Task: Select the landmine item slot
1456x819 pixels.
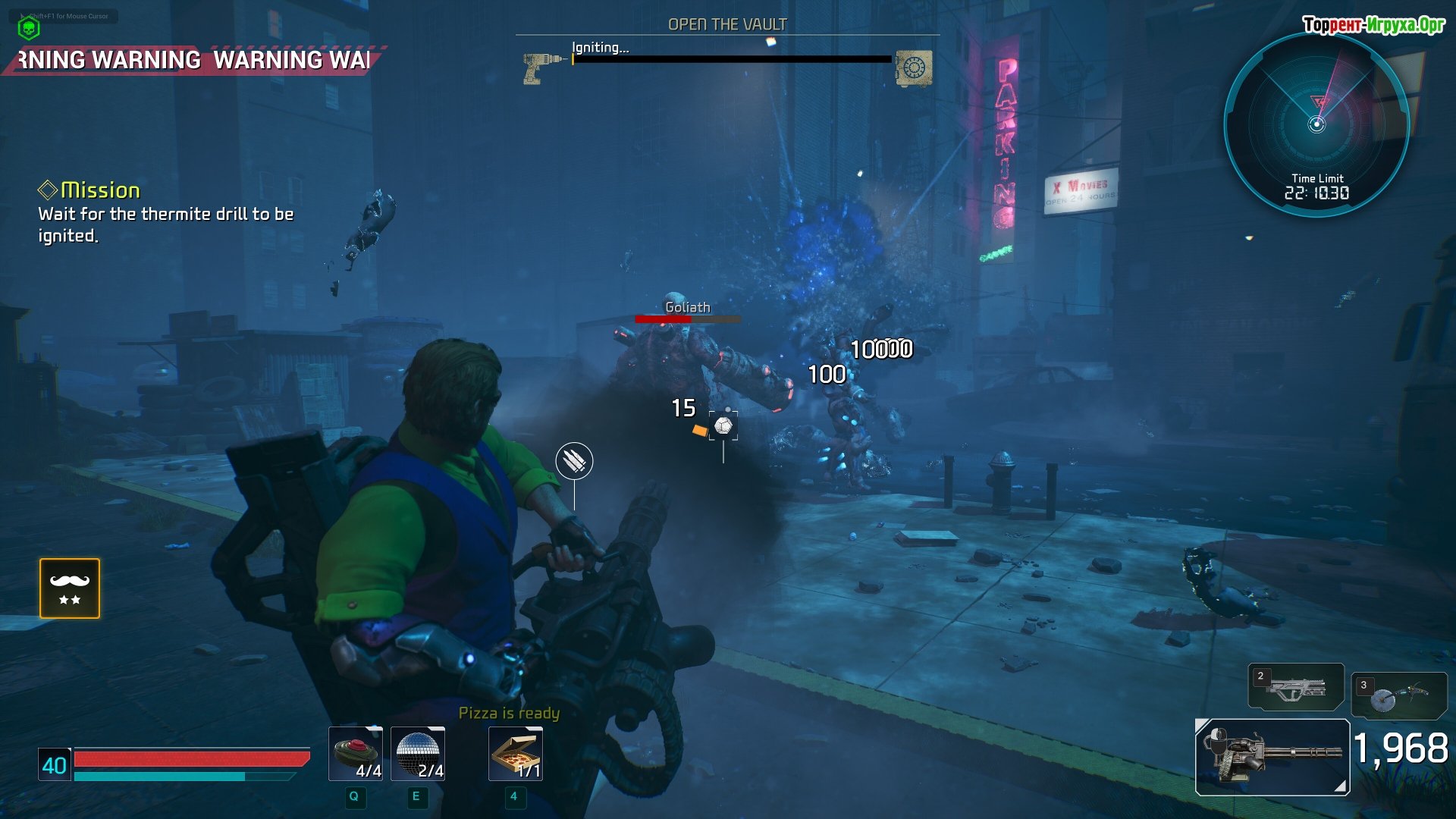Action: click(355, 753)
